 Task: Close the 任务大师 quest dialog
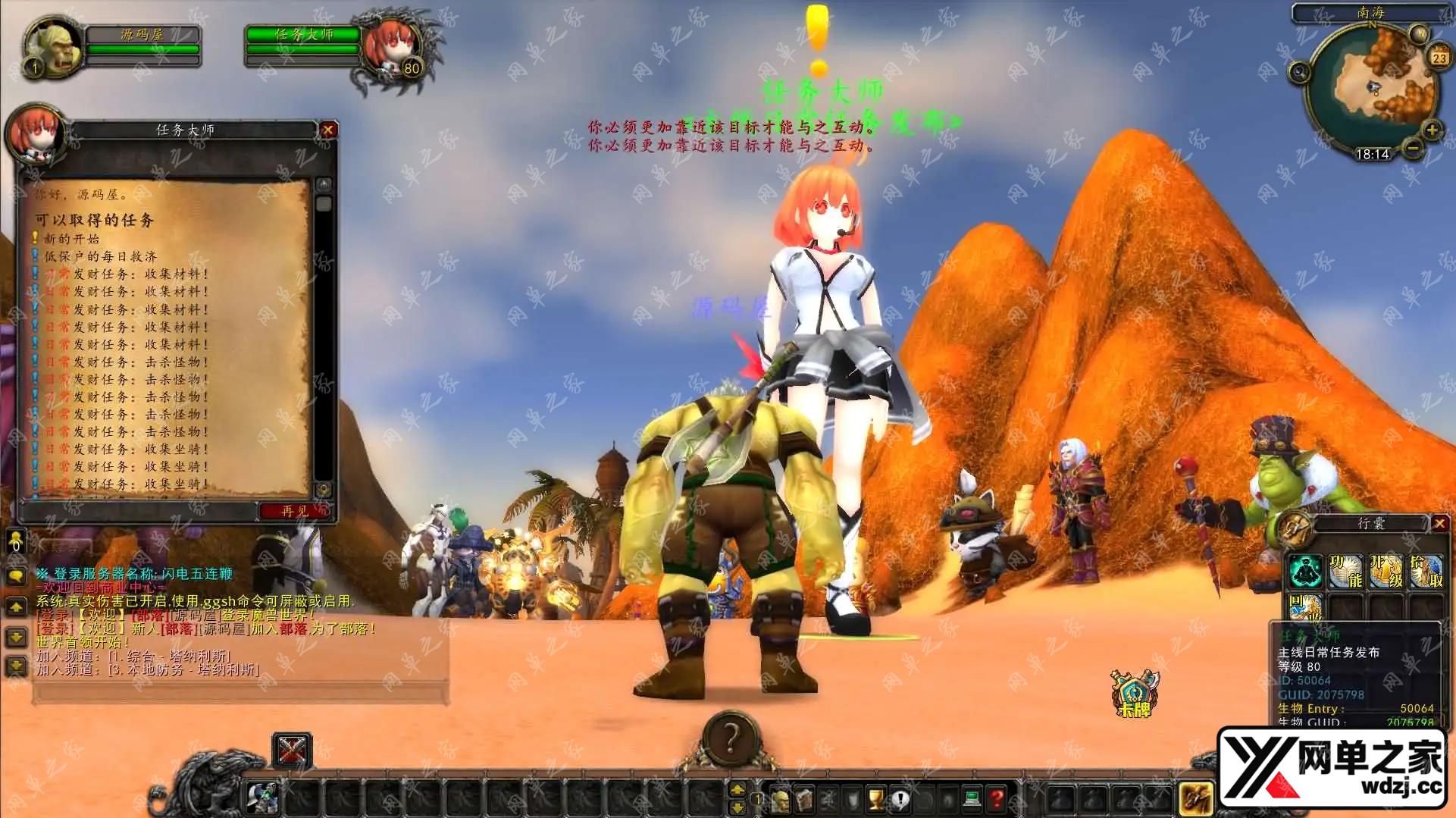(x=327, y=130)
